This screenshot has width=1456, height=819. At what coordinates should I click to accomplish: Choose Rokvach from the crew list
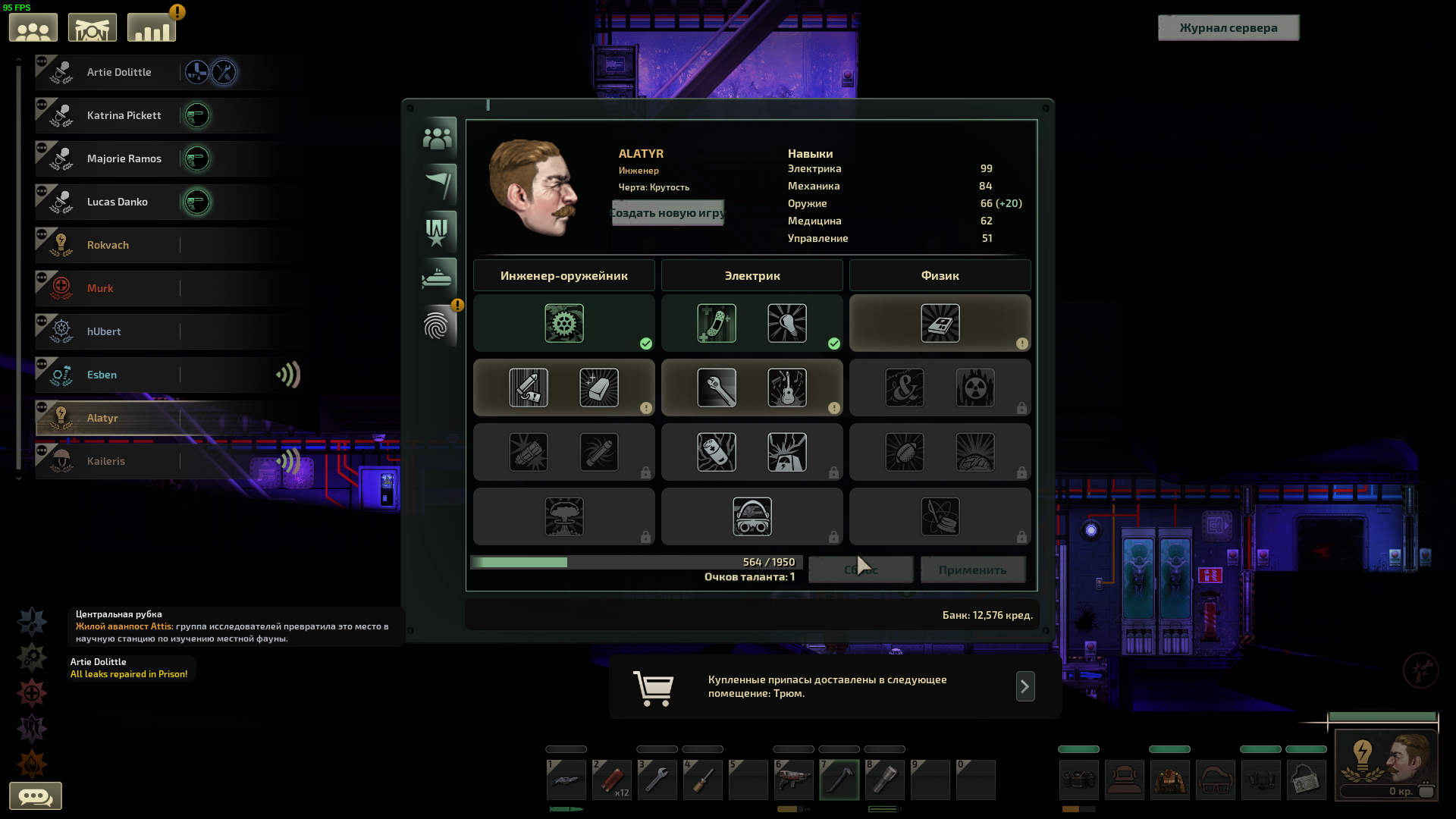(x=108, y=245)
